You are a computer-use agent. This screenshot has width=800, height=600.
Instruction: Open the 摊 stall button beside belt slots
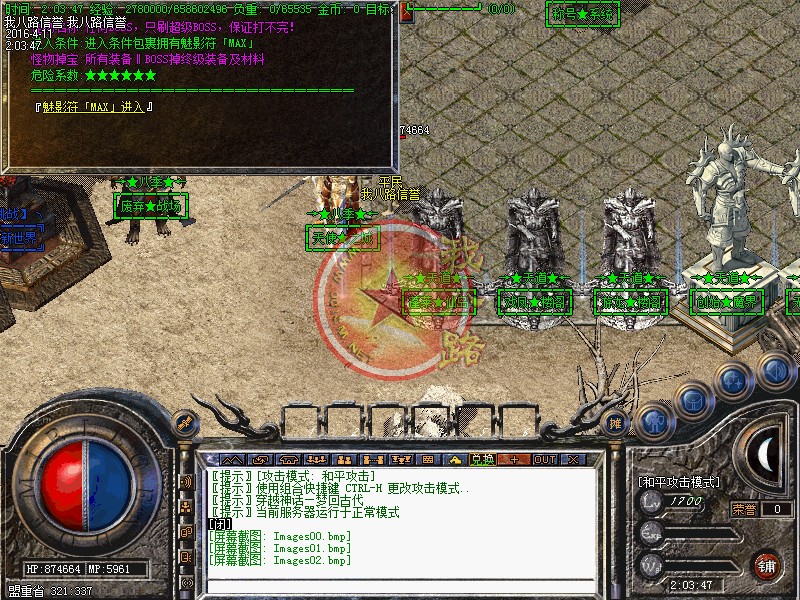pyautogui.click(x=616, y=423)
